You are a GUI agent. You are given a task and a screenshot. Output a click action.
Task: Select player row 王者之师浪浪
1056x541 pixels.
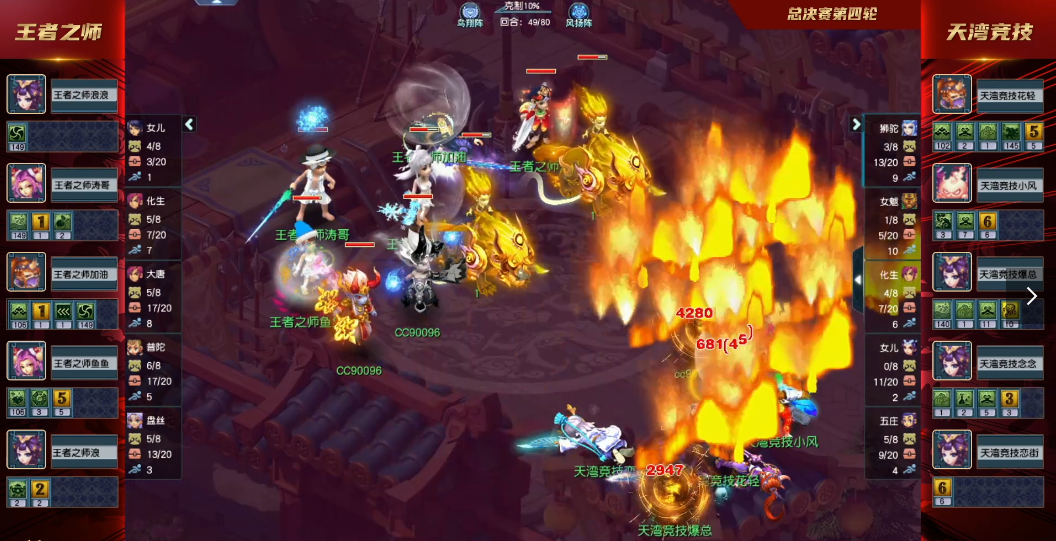[84, 95]
